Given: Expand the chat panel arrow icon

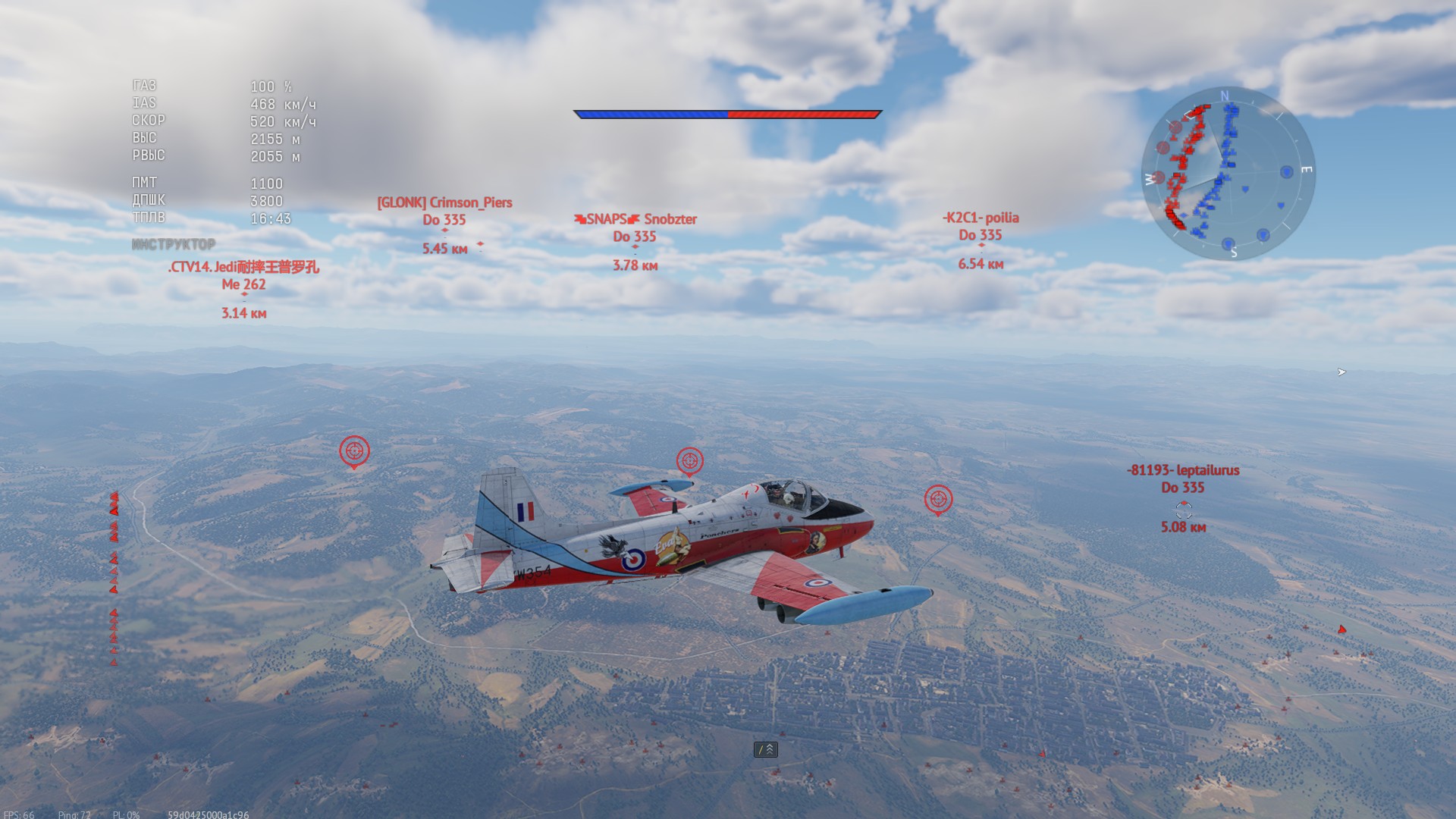Looking at the screenshot, I should tap(766, 749).
